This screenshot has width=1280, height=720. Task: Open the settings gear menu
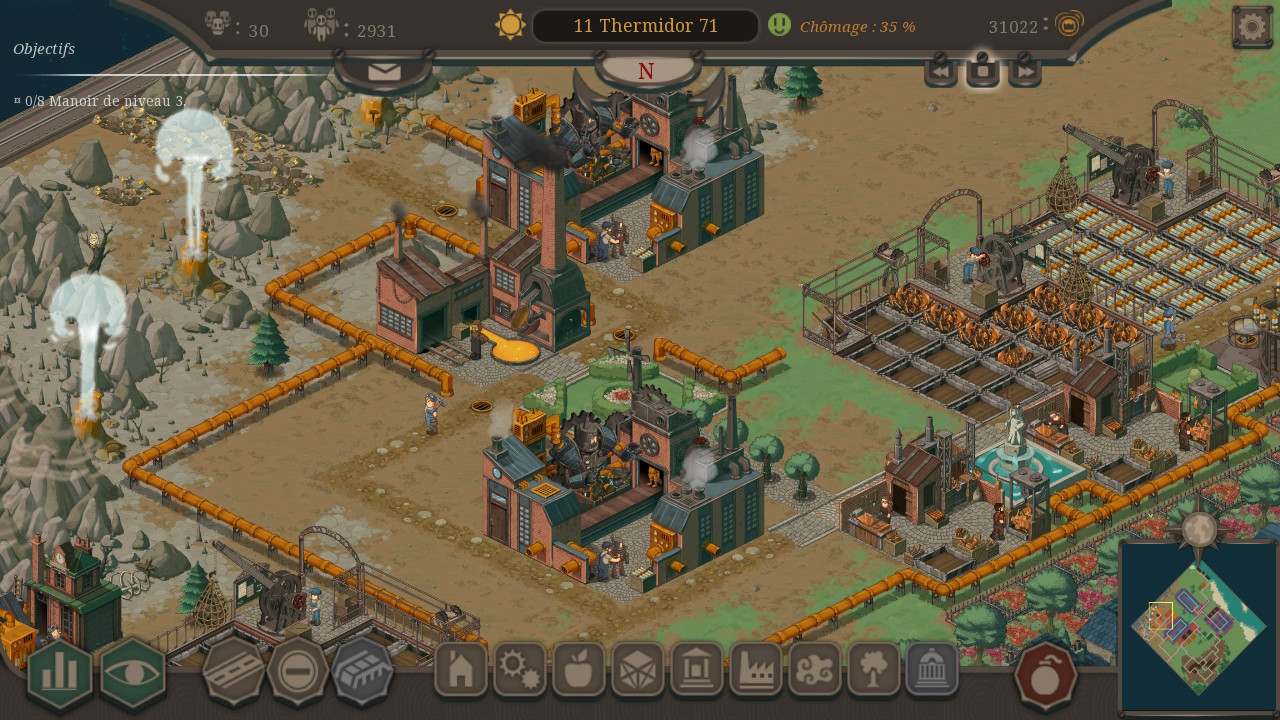coord(1251,27)
